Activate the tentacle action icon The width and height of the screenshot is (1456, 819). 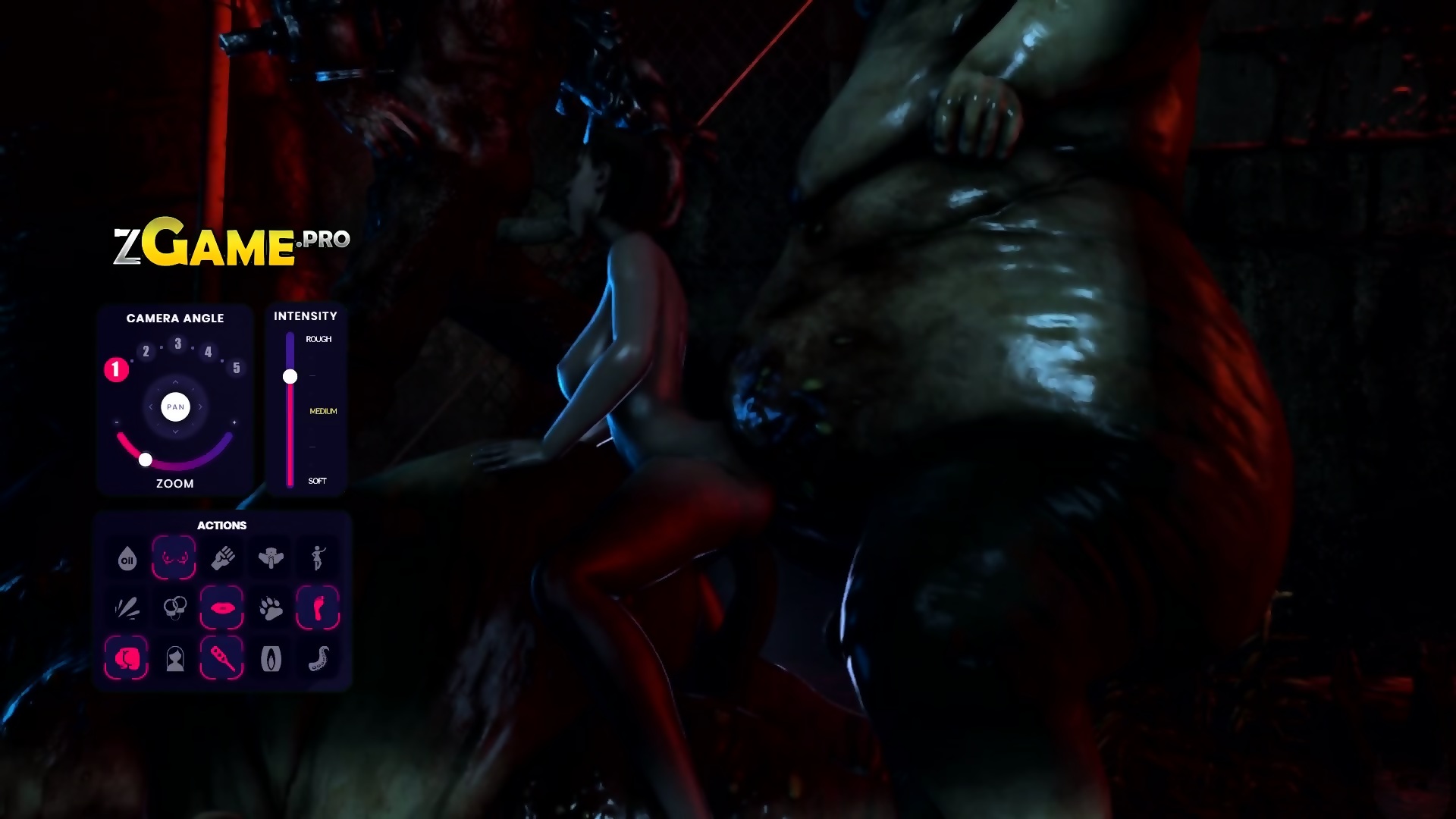coord(318,658)
